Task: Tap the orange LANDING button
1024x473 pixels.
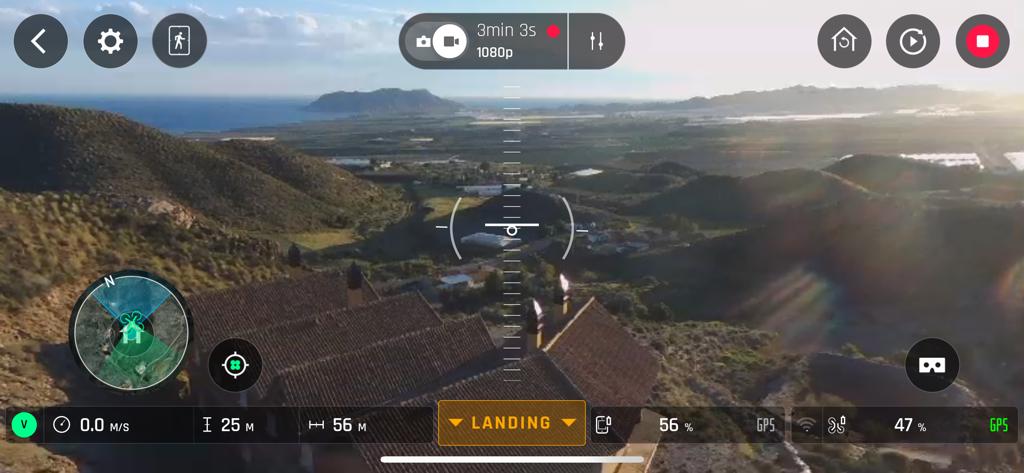Action: coord(512,423)
